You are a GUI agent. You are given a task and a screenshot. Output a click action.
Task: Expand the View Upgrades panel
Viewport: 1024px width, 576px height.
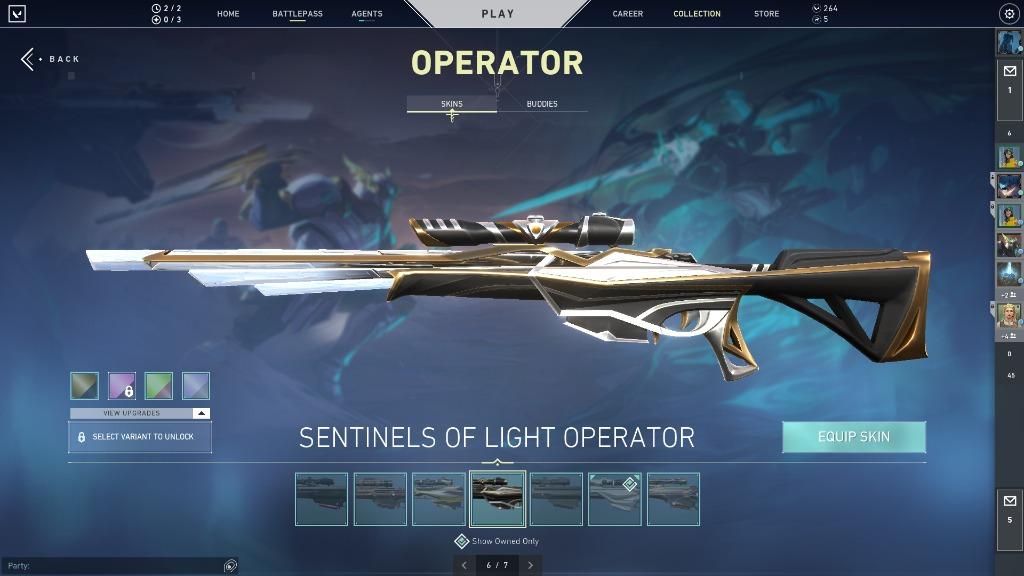tap(140, 413)
